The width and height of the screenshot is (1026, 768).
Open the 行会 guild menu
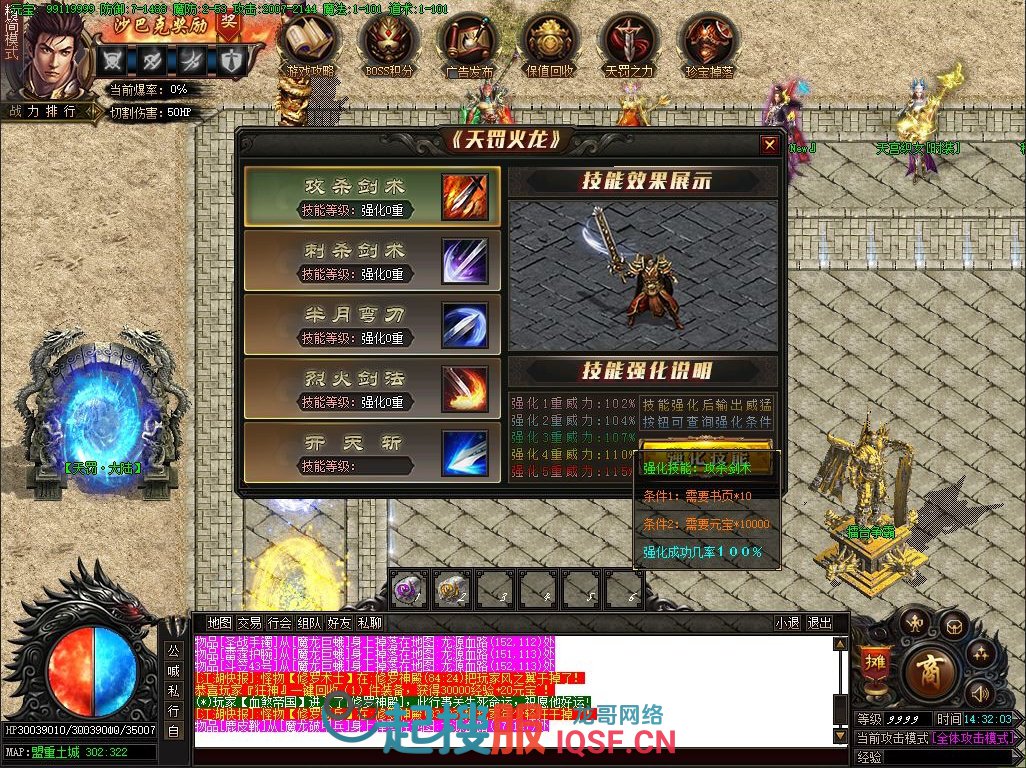click(x=280, y=622)
